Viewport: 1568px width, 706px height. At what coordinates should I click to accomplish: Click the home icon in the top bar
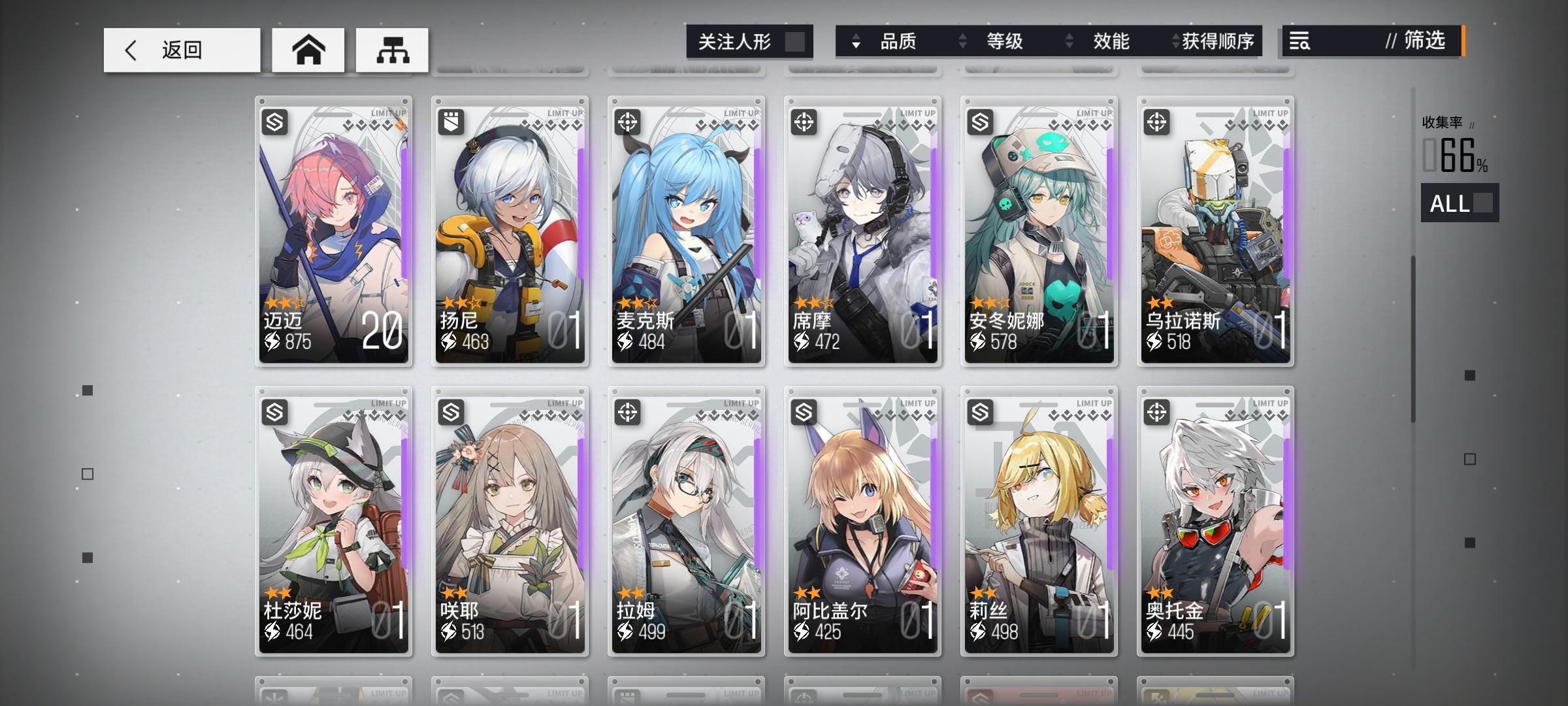(307, 50)
